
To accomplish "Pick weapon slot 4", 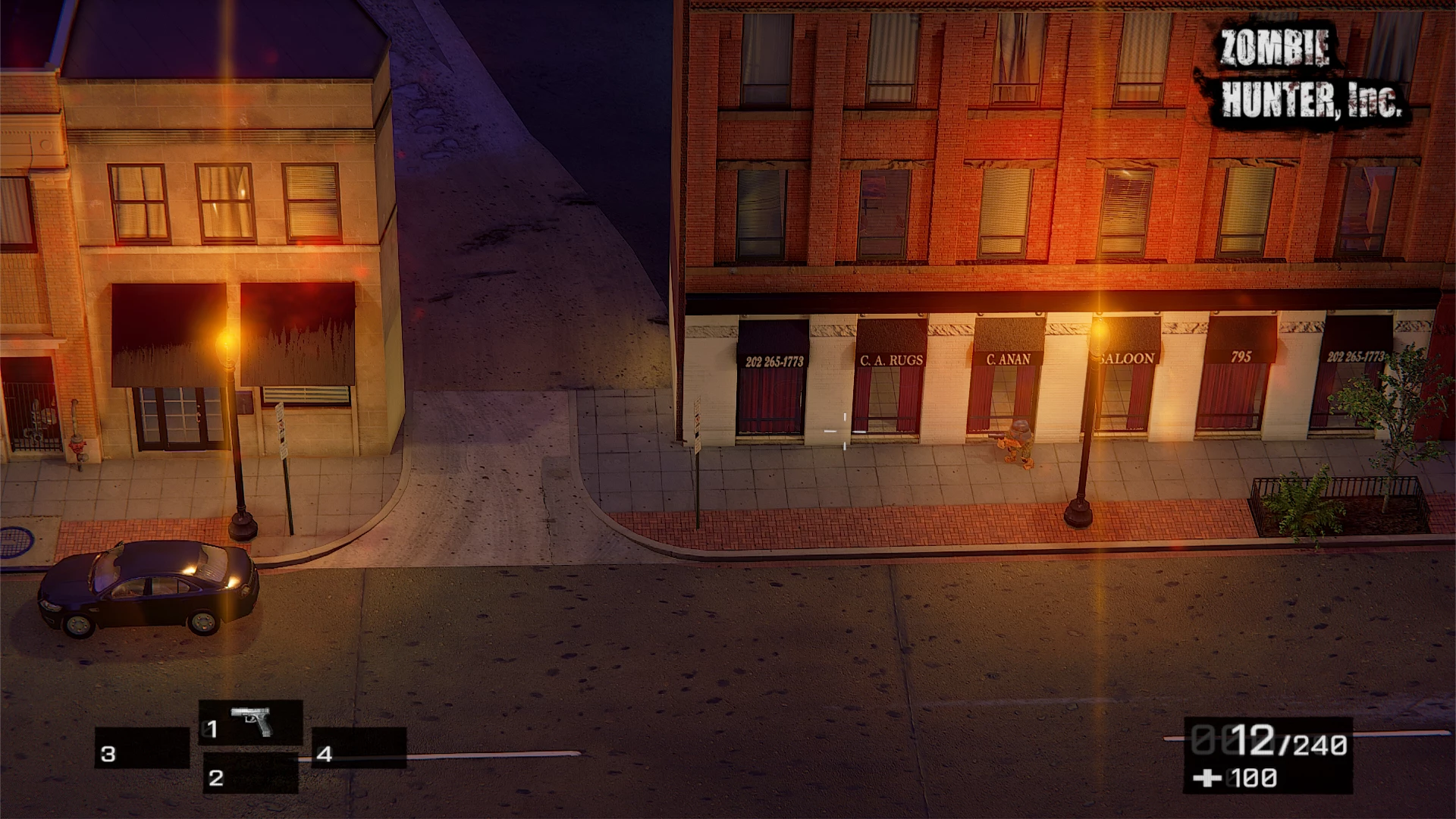I will click(359, 748).
